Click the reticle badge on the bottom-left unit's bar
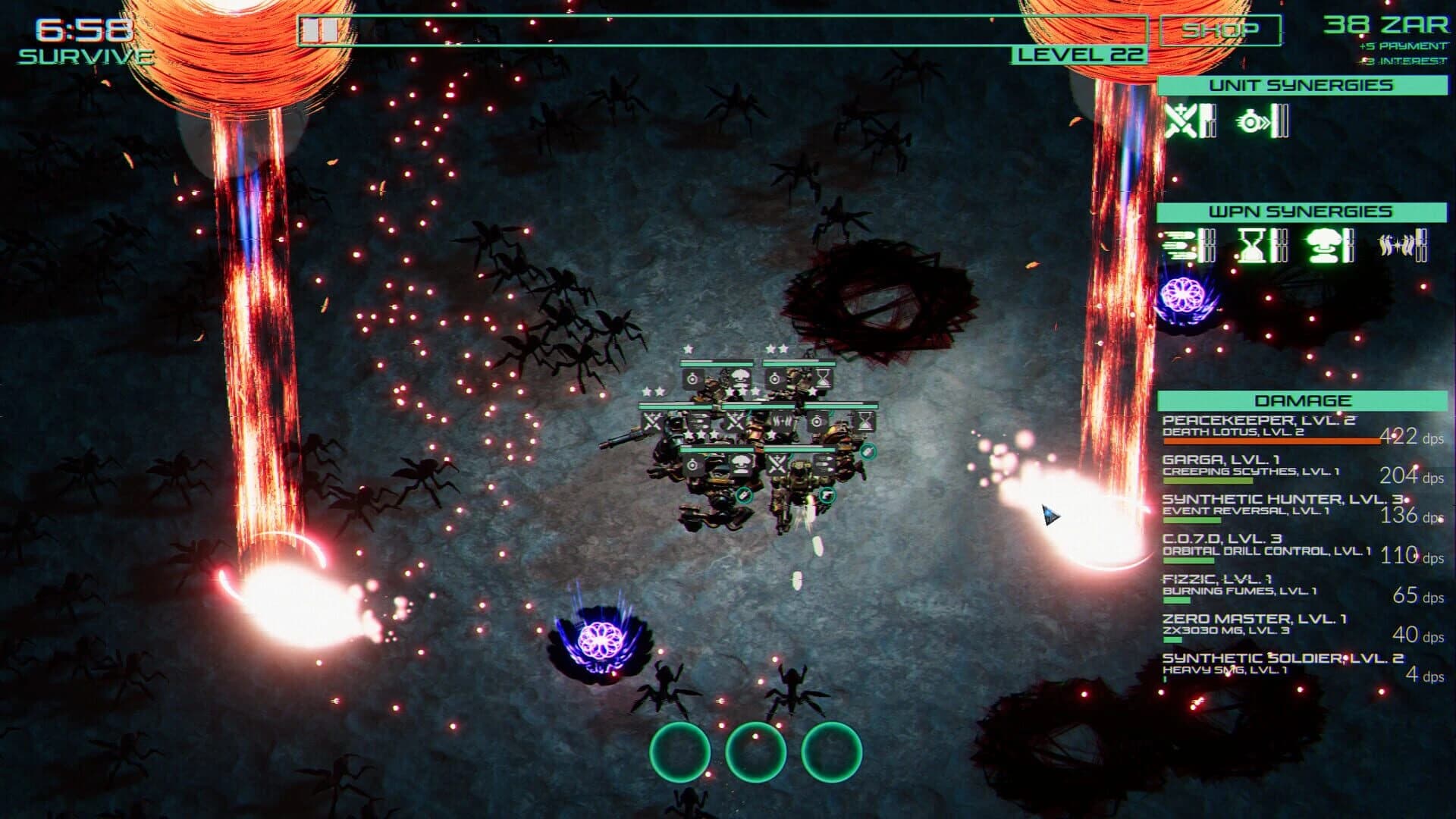The width and height of the screenshot is (1456, 819). [x=692, y=463]
